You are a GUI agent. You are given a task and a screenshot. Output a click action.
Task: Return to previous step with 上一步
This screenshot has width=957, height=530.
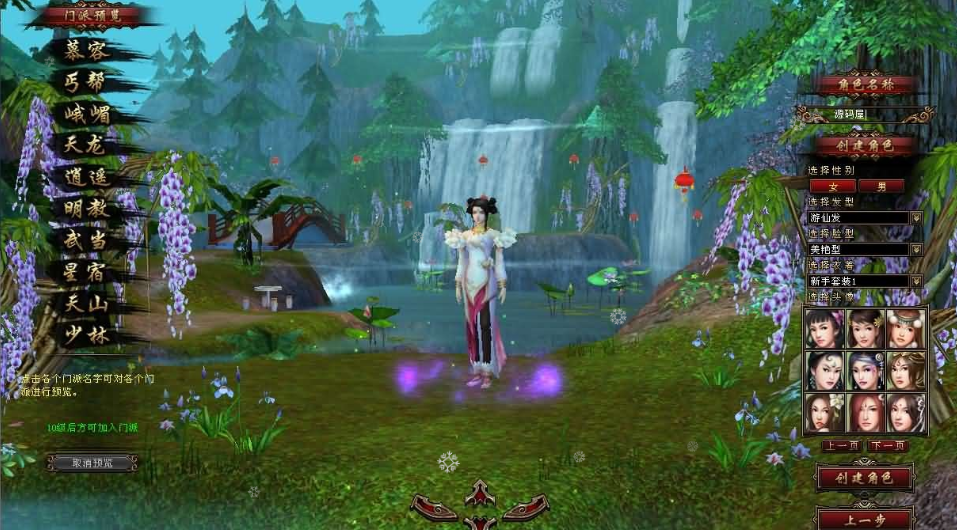click(864, 518)
